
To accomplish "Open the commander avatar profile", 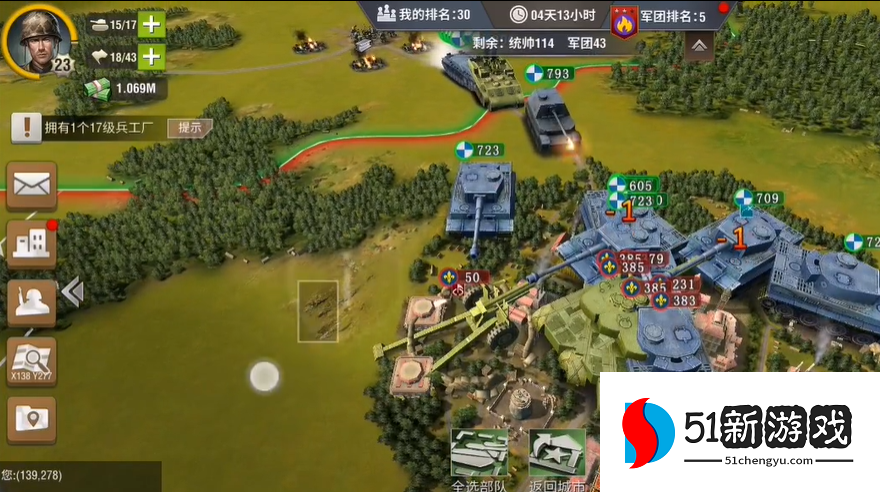I will coord(36,38).
